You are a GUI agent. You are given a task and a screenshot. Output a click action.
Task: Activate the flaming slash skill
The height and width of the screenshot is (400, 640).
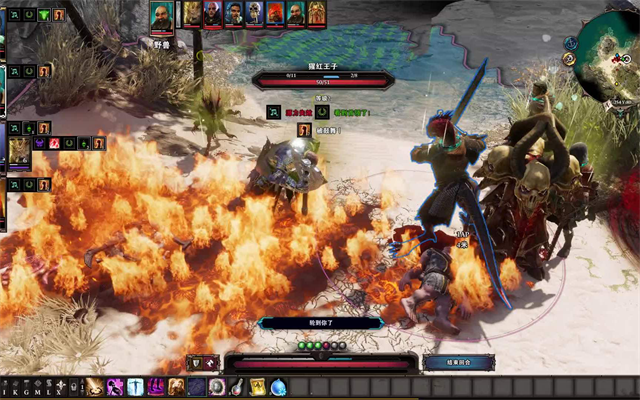pos(96,387)
